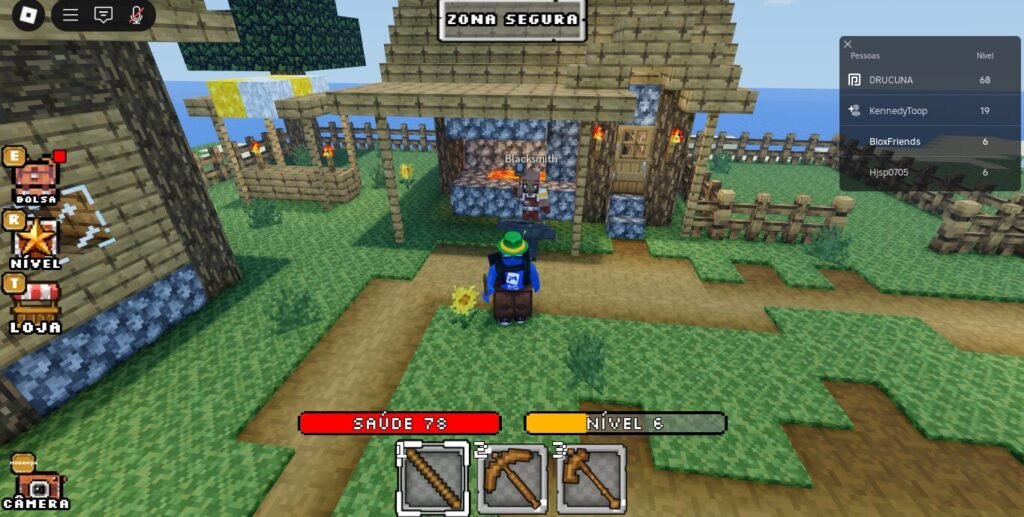Open the Bolsa bag menu

[35, 180]
